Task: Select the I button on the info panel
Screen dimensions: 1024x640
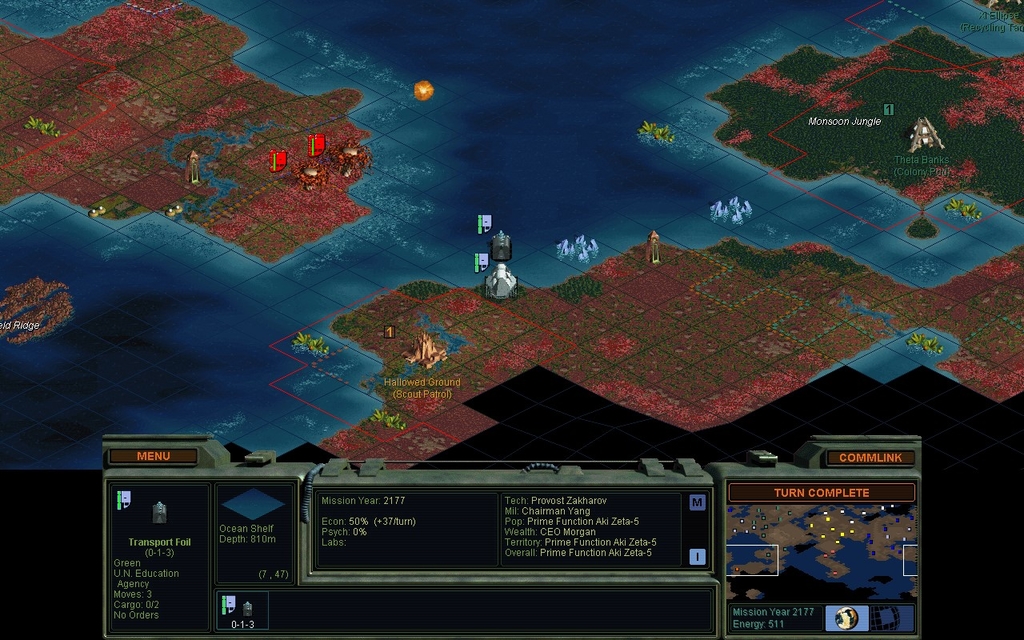Action: tap(697, 556)
